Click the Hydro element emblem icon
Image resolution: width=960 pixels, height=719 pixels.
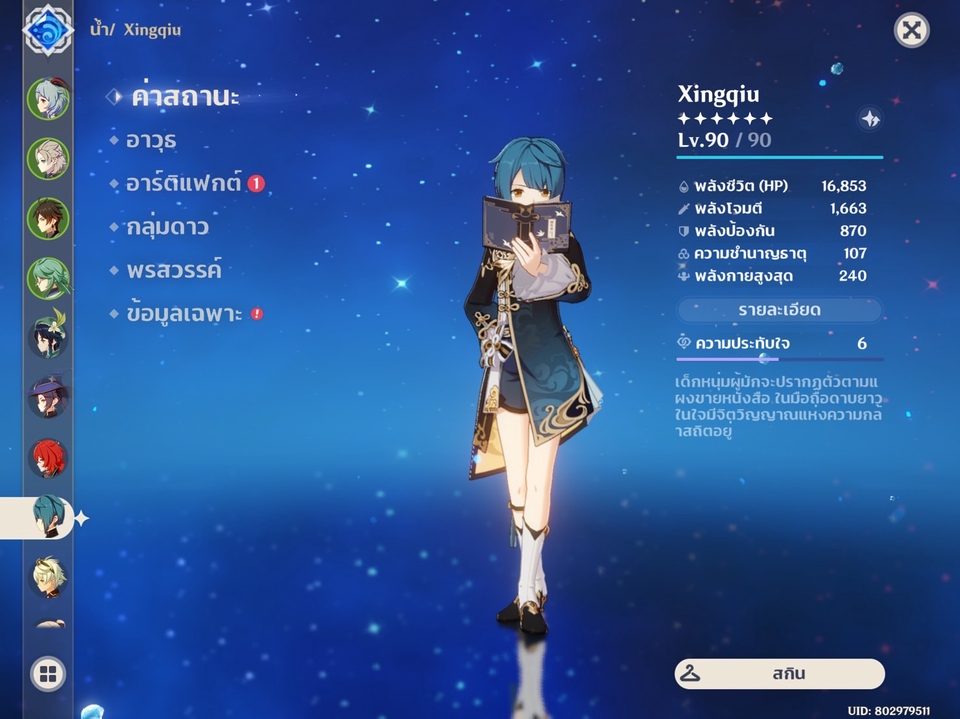click(48, 30)
